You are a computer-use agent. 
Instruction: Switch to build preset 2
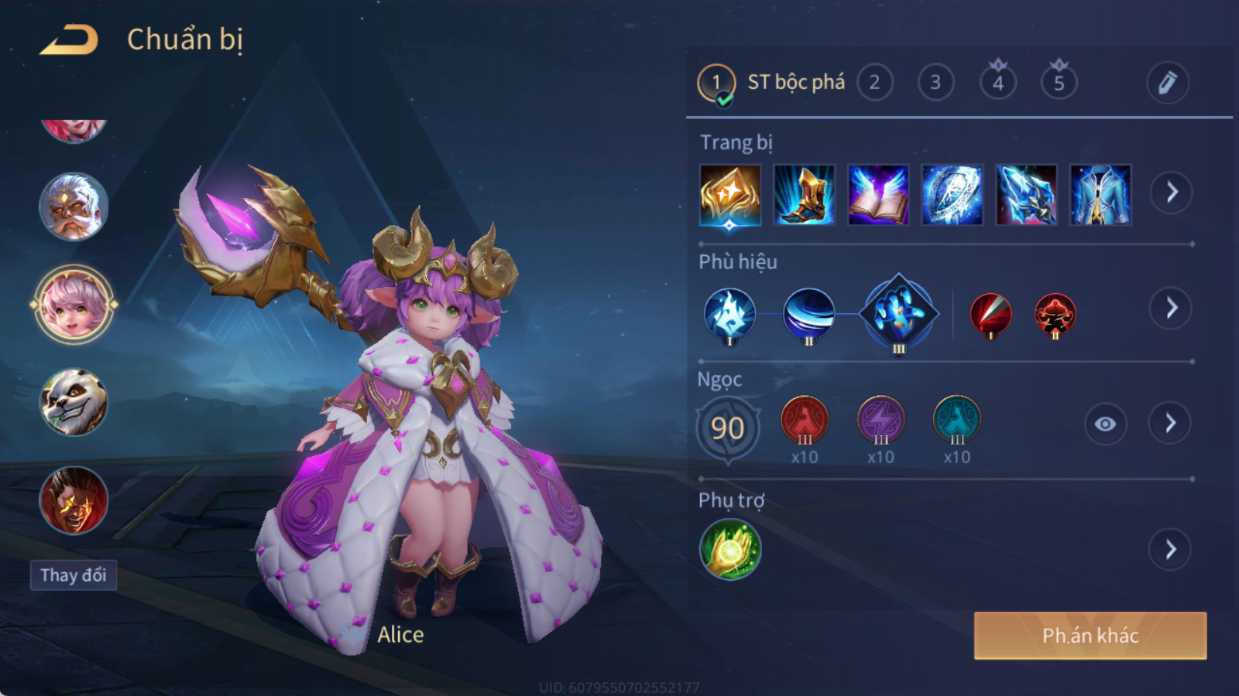click(875, 82)
